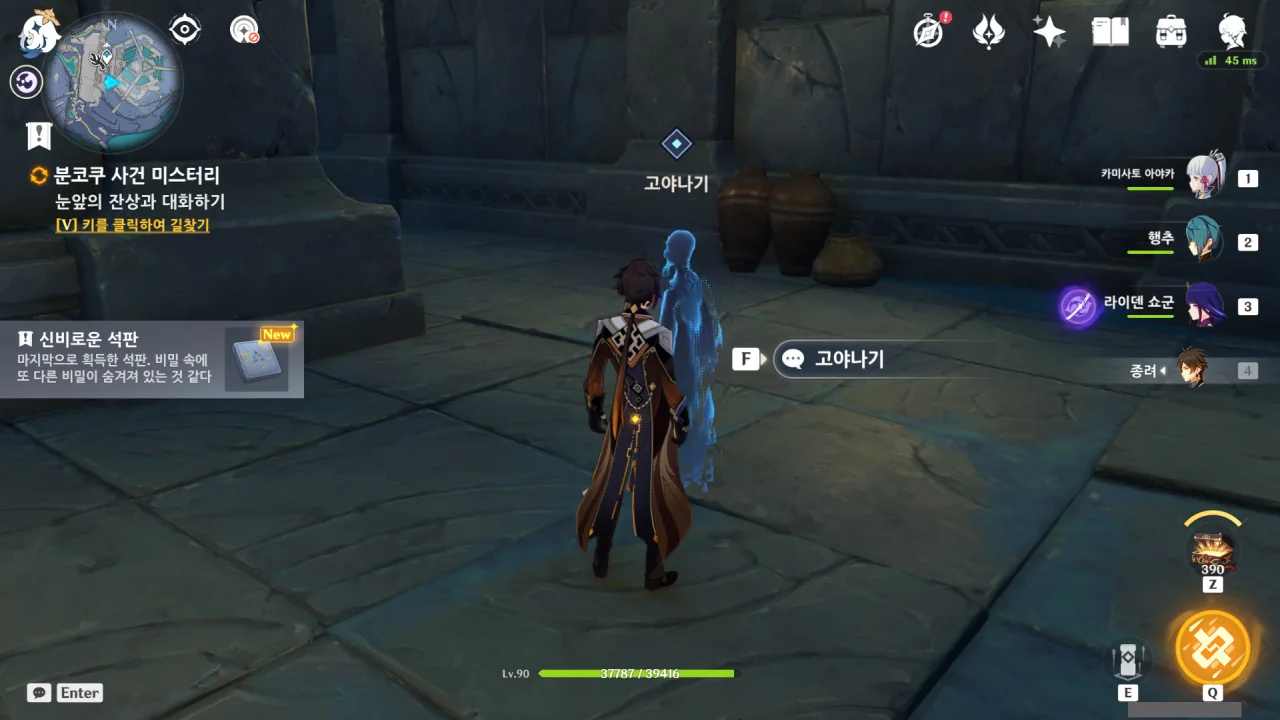Open the Paimon menu icon

(x=40, y=32)
